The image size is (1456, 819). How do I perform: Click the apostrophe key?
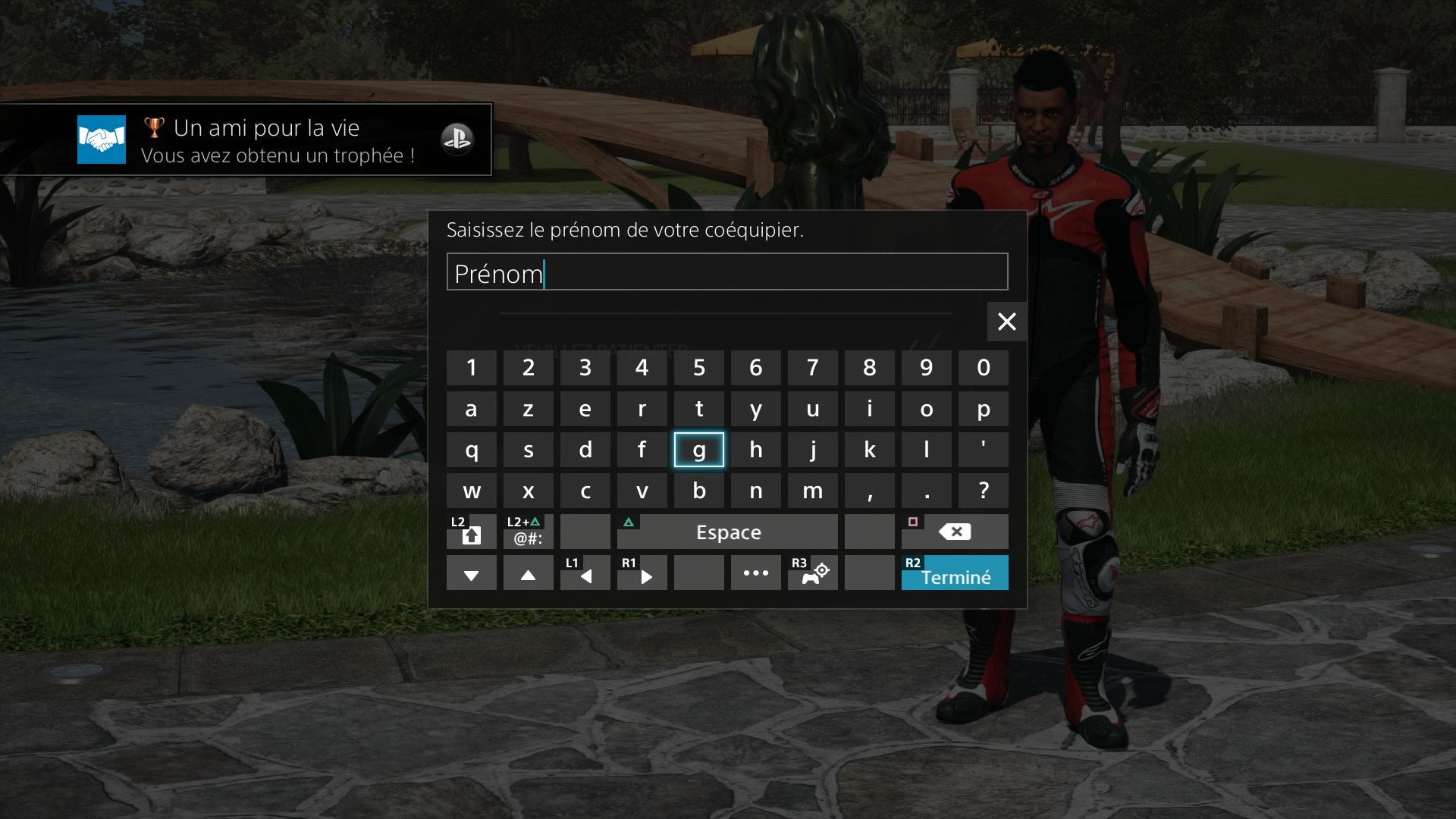pos(983,450)
